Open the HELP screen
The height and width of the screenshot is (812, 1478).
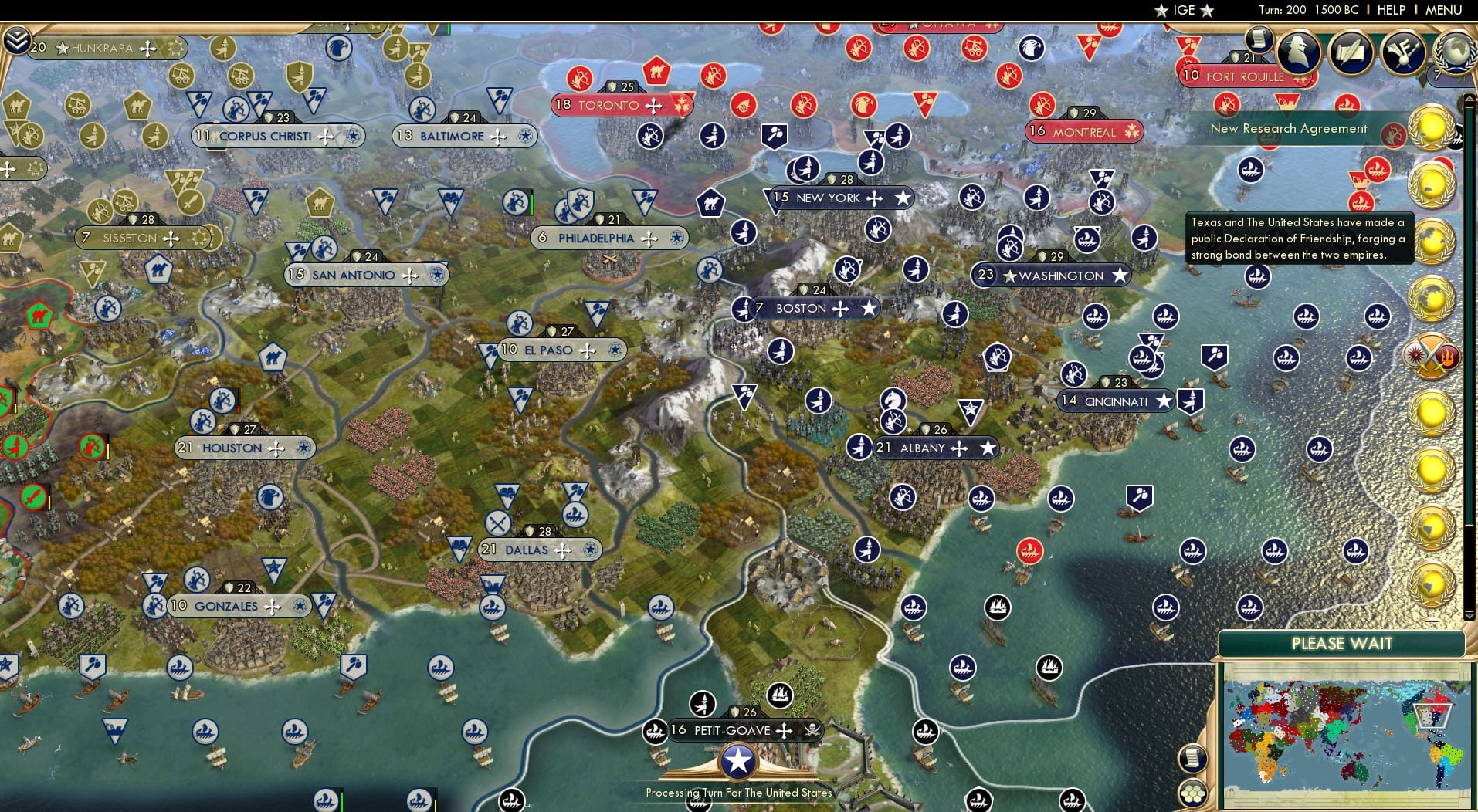[1392, 10]
